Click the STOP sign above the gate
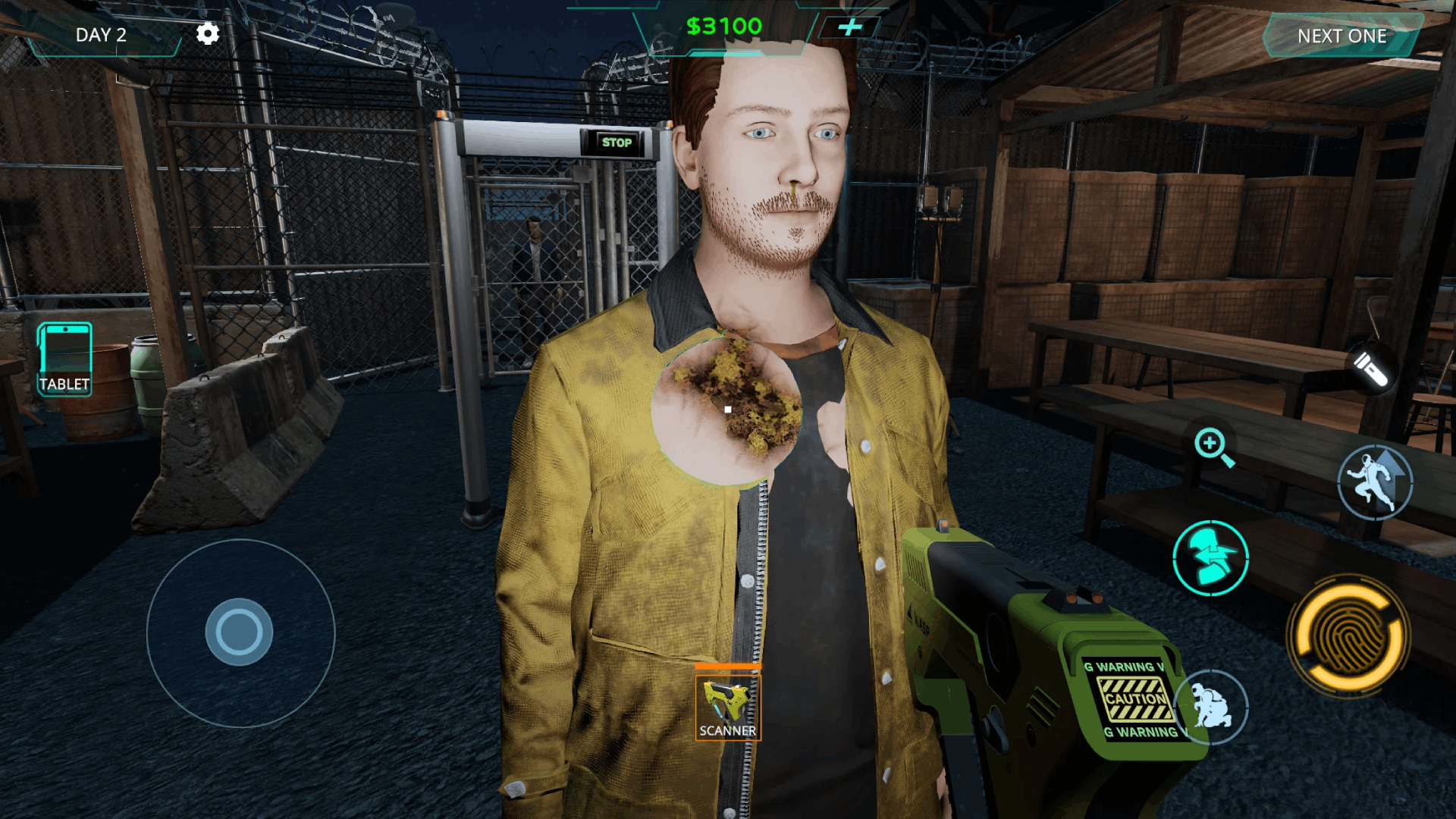The width and height of the screenshot is (1456, 819). pyautogui.click(x=617, y=142)
